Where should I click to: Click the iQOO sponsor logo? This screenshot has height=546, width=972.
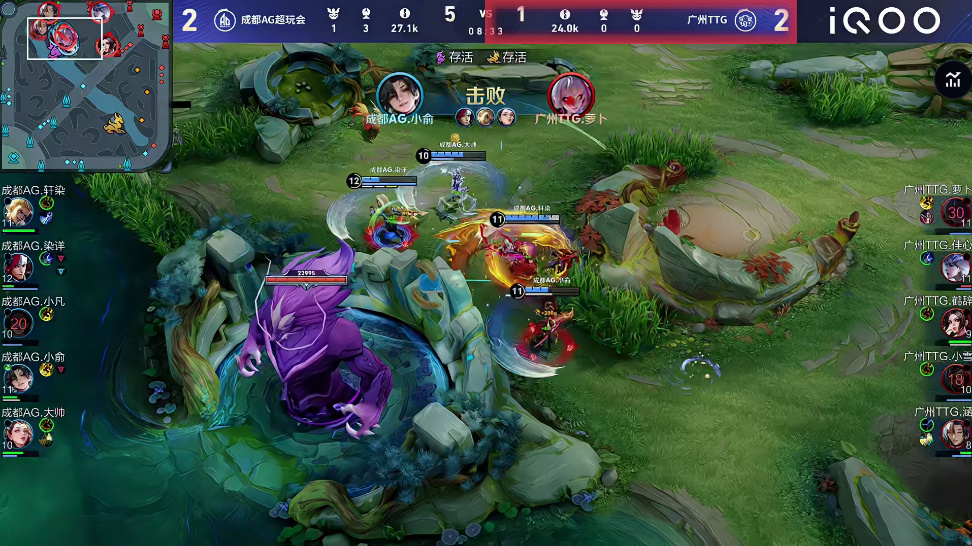point(885,21)
